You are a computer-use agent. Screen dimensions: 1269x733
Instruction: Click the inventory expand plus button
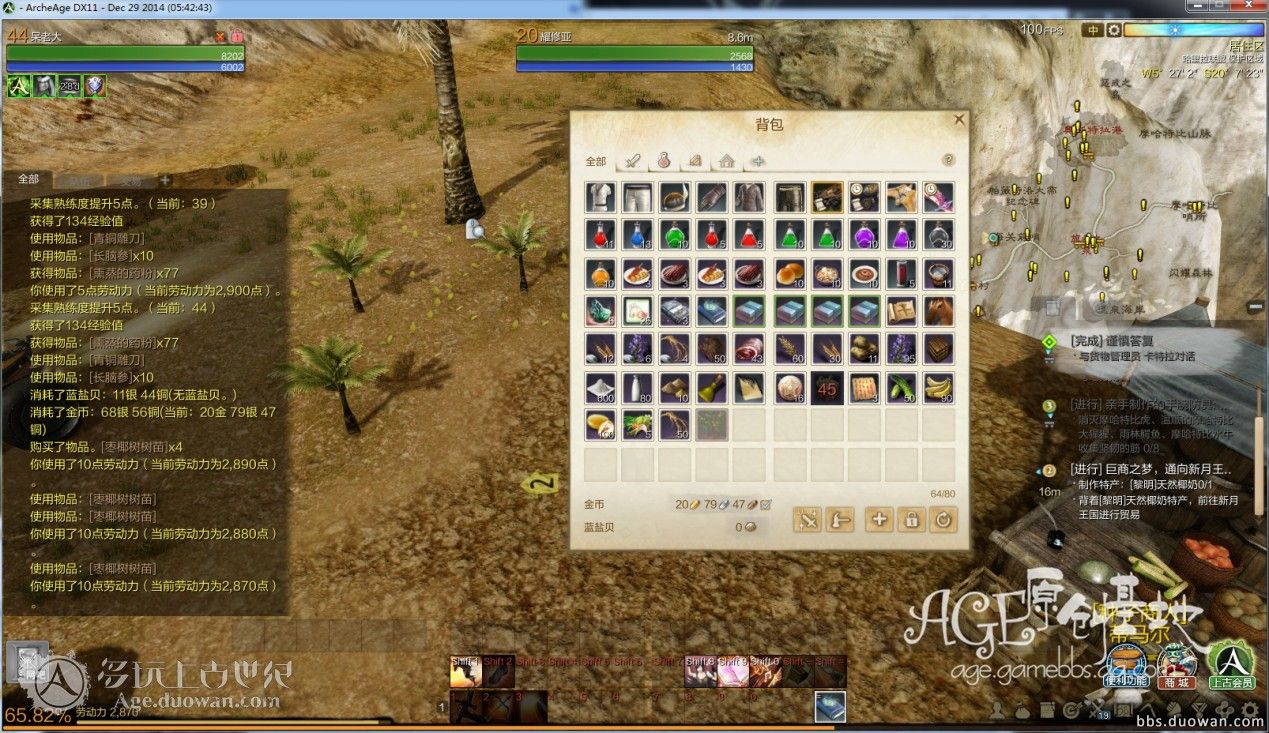point(879,519)
